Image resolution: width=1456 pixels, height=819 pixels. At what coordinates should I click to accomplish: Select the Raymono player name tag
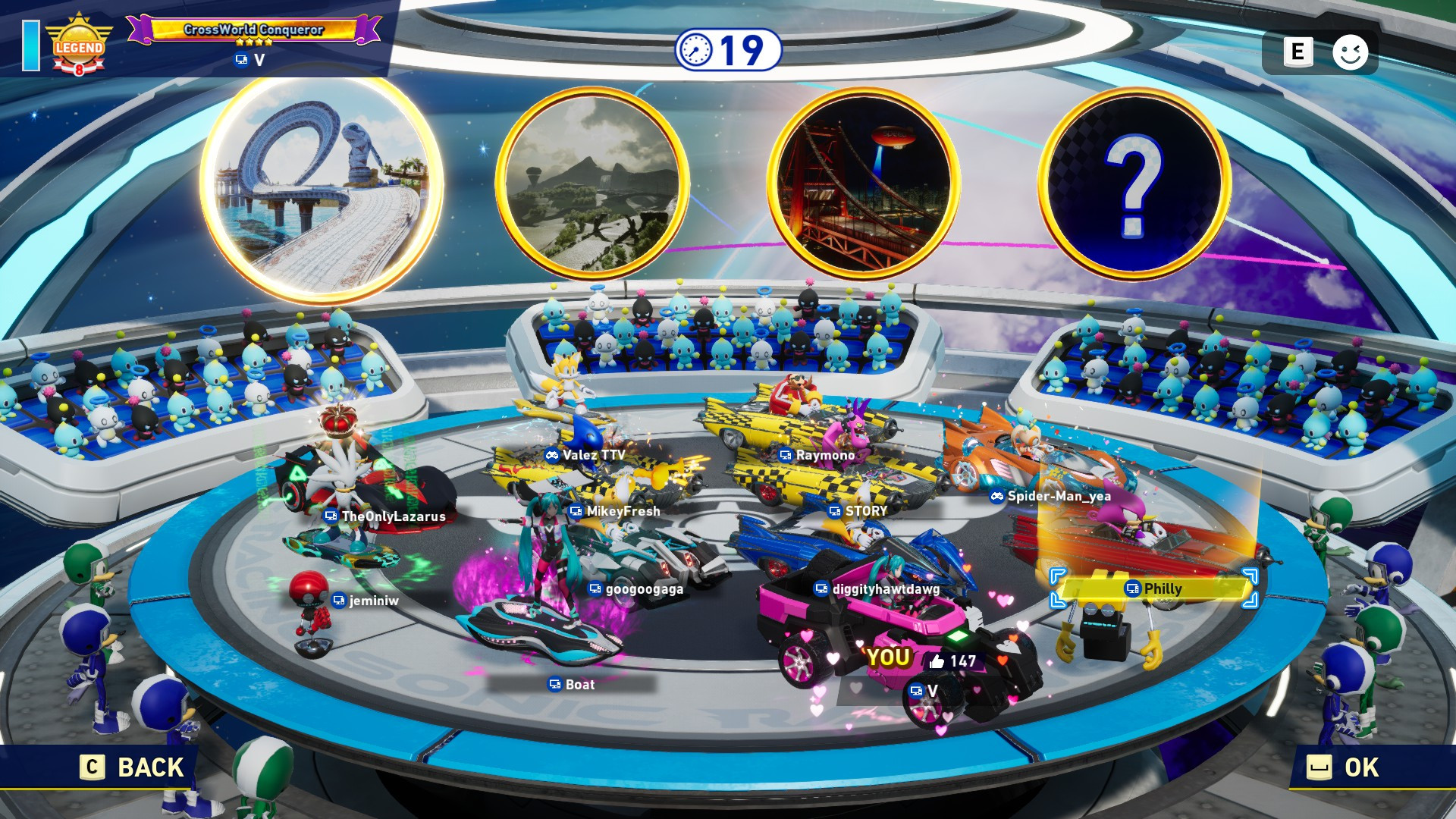coord(817,455)
